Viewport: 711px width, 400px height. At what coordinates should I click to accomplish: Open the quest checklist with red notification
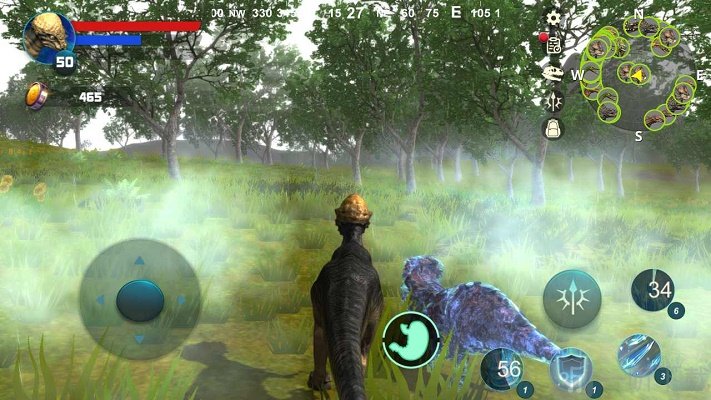(552, 44)
